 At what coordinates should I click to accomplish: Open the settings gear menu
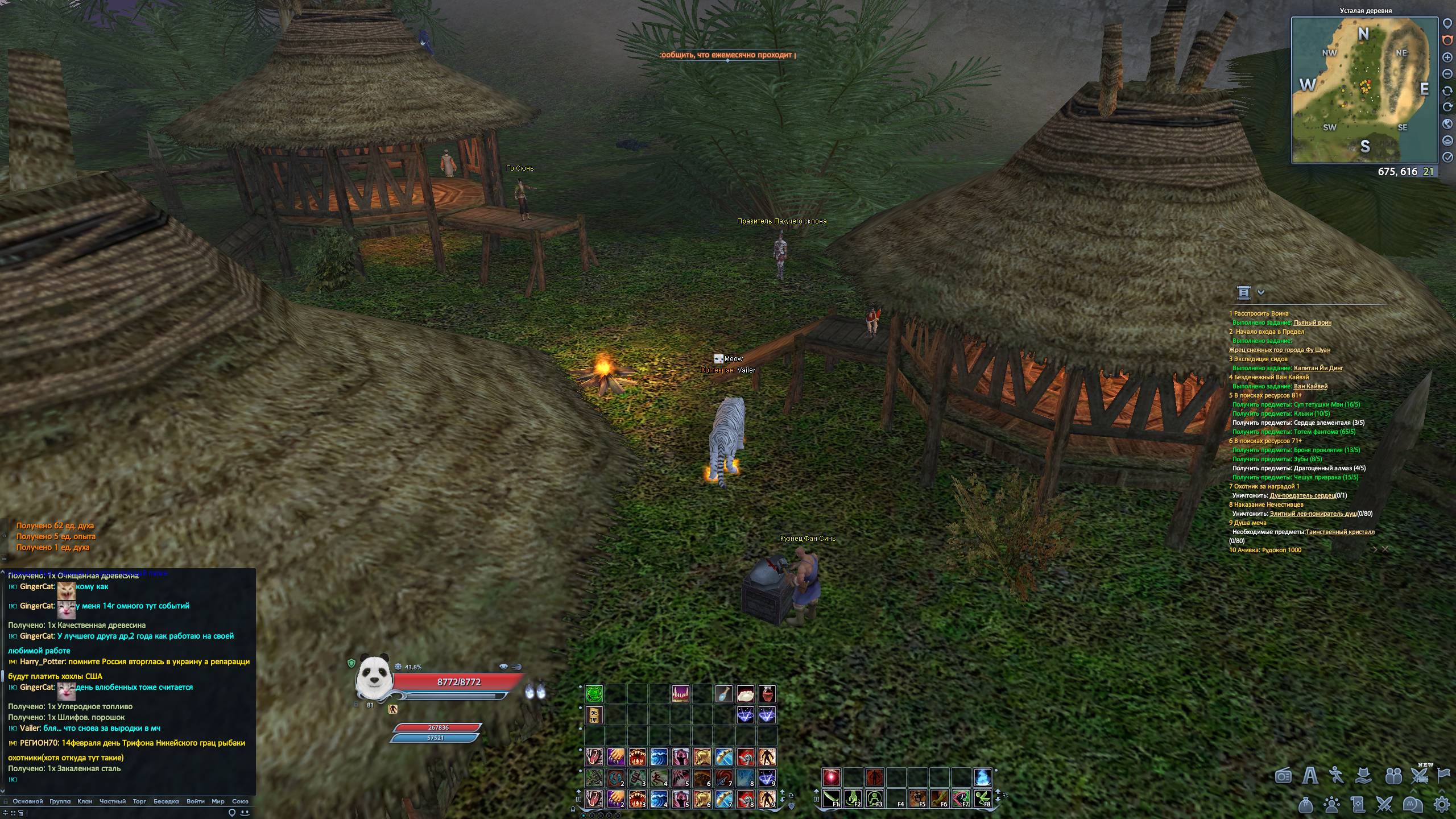click(x=1441, y=804)
